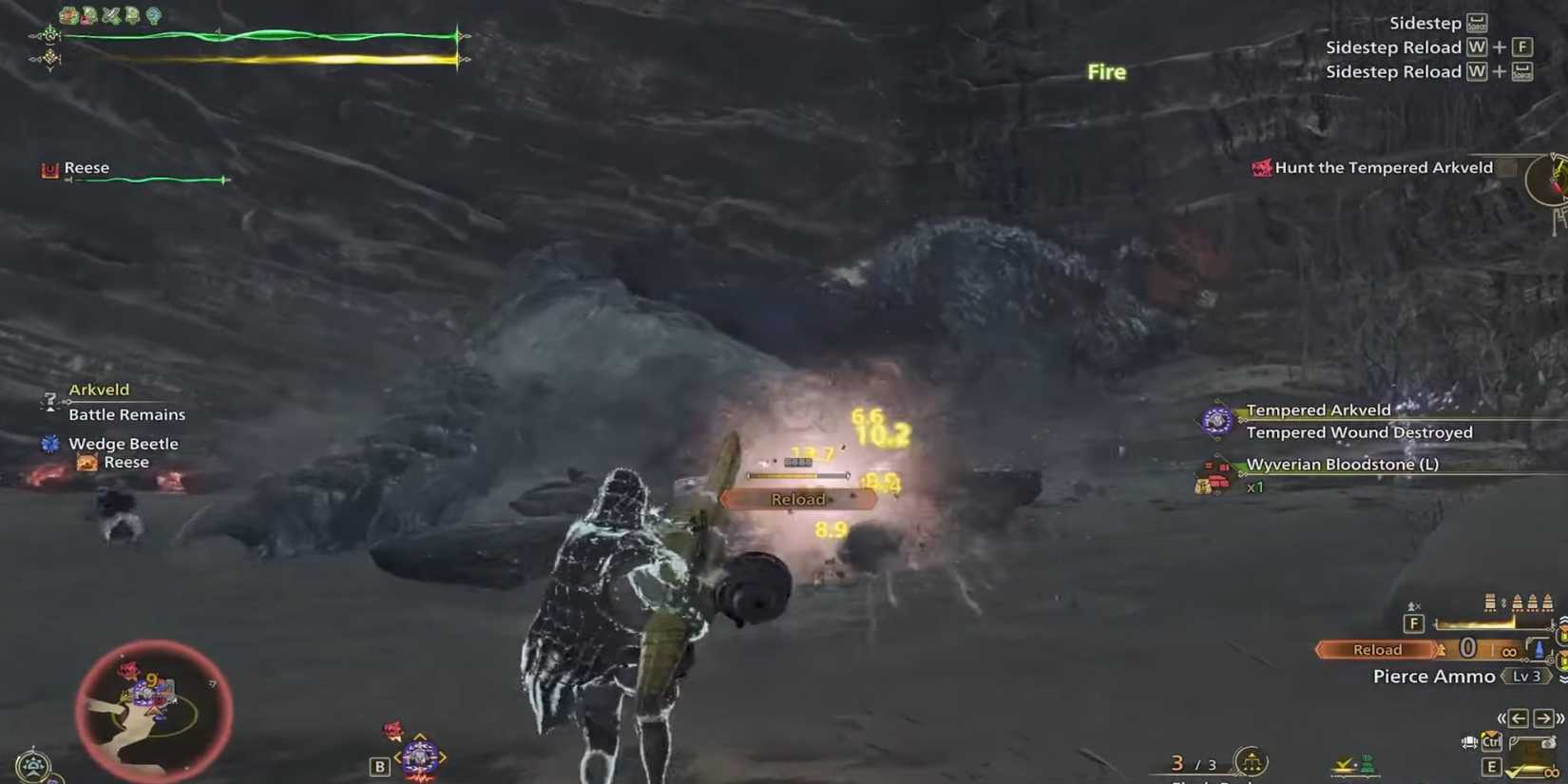Expand the ammo list with the left arrow selector
The width and height of the screenshot is (1568, 784).
(1518, 717)
